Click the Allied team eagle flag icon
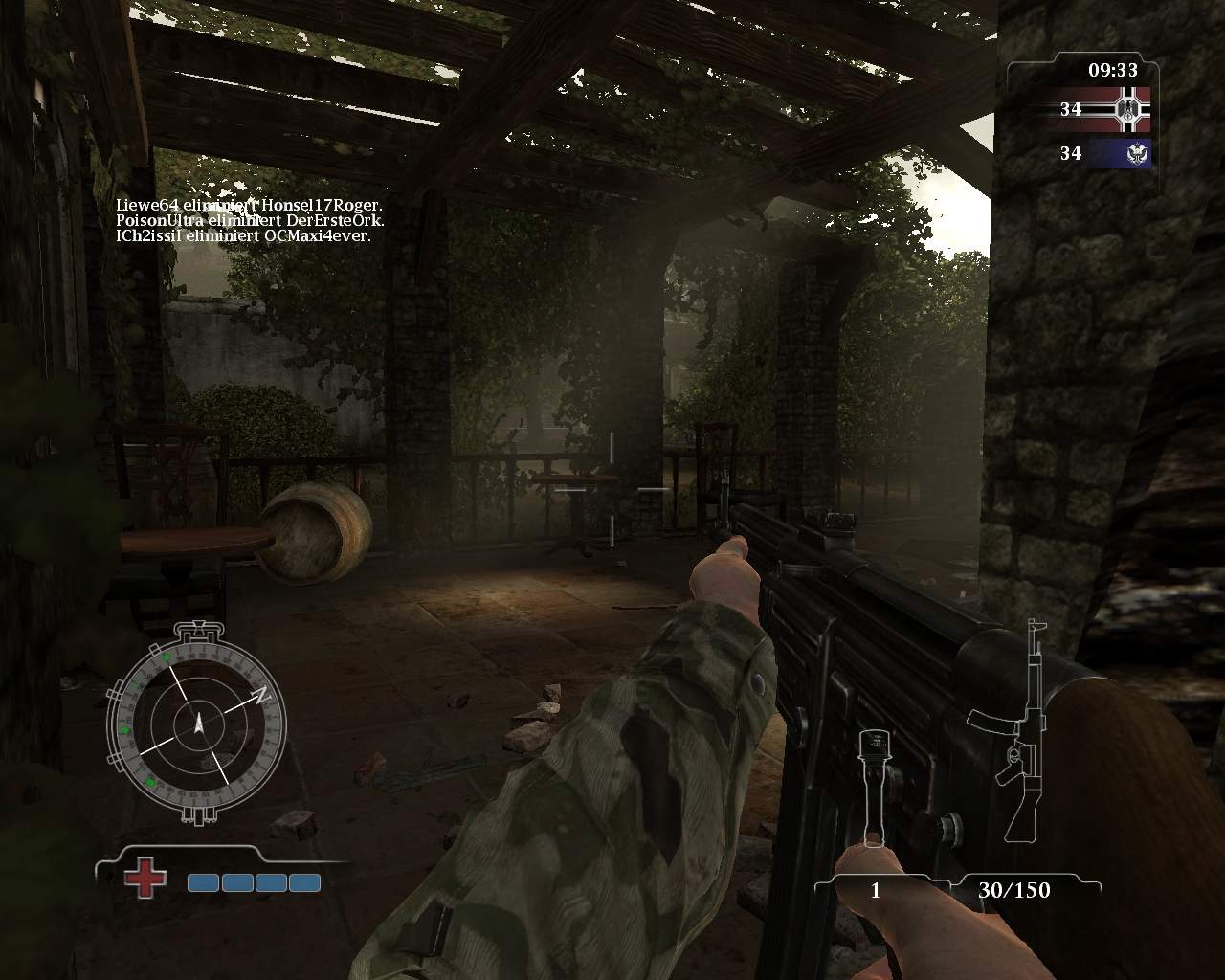This screenshot has height=980, width=1225. pos(1124,153)
